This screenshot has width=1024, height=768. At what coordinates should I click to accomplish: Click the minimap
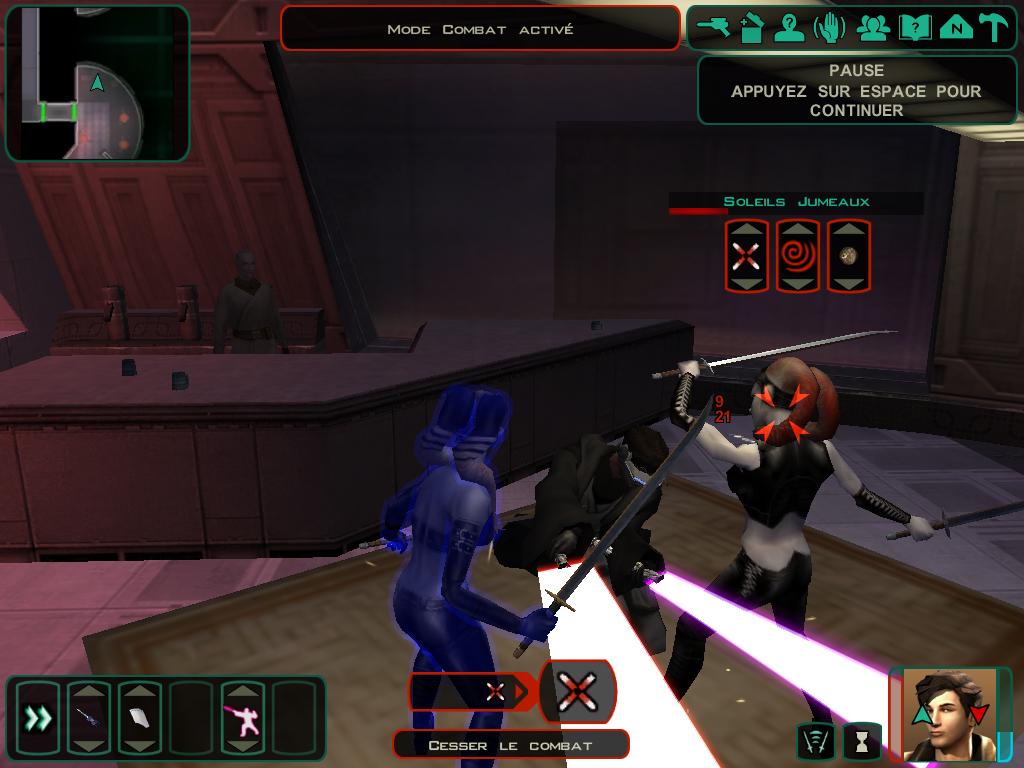click(x=97, y=84)
